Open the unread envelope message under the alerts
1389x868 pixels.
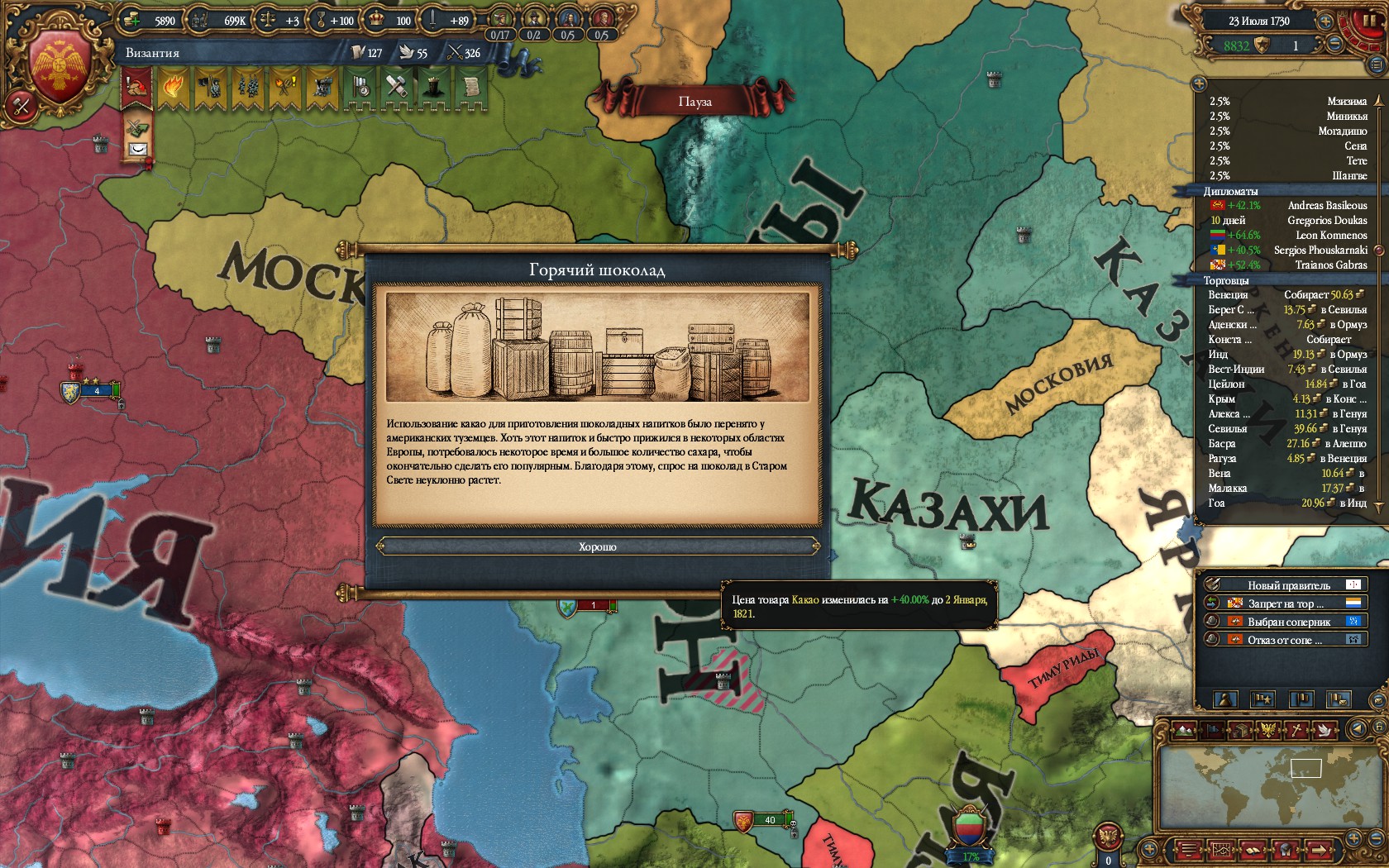tap(137, 150)
